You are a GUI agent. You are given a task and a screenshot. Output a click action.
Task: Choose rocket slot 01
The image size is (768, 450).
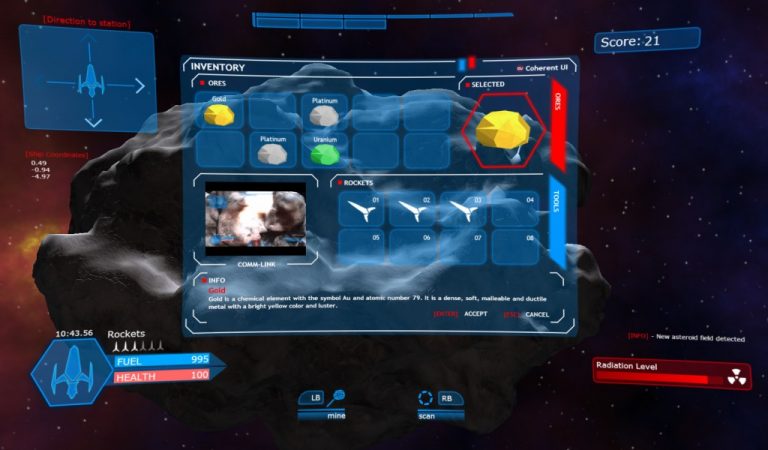(361, 209)
